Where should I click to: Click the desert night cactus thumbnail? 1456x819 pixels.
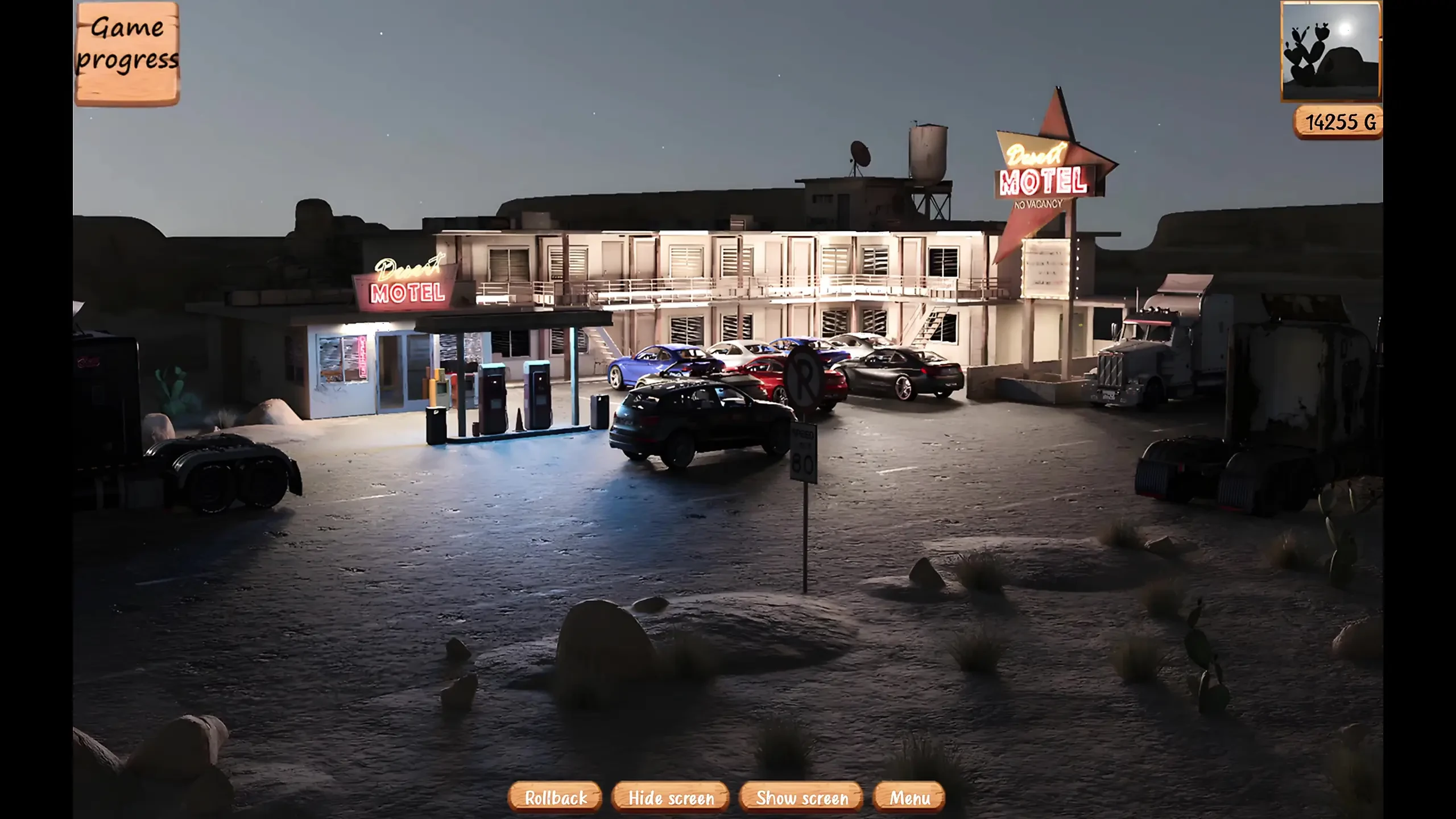(1330, 51)
